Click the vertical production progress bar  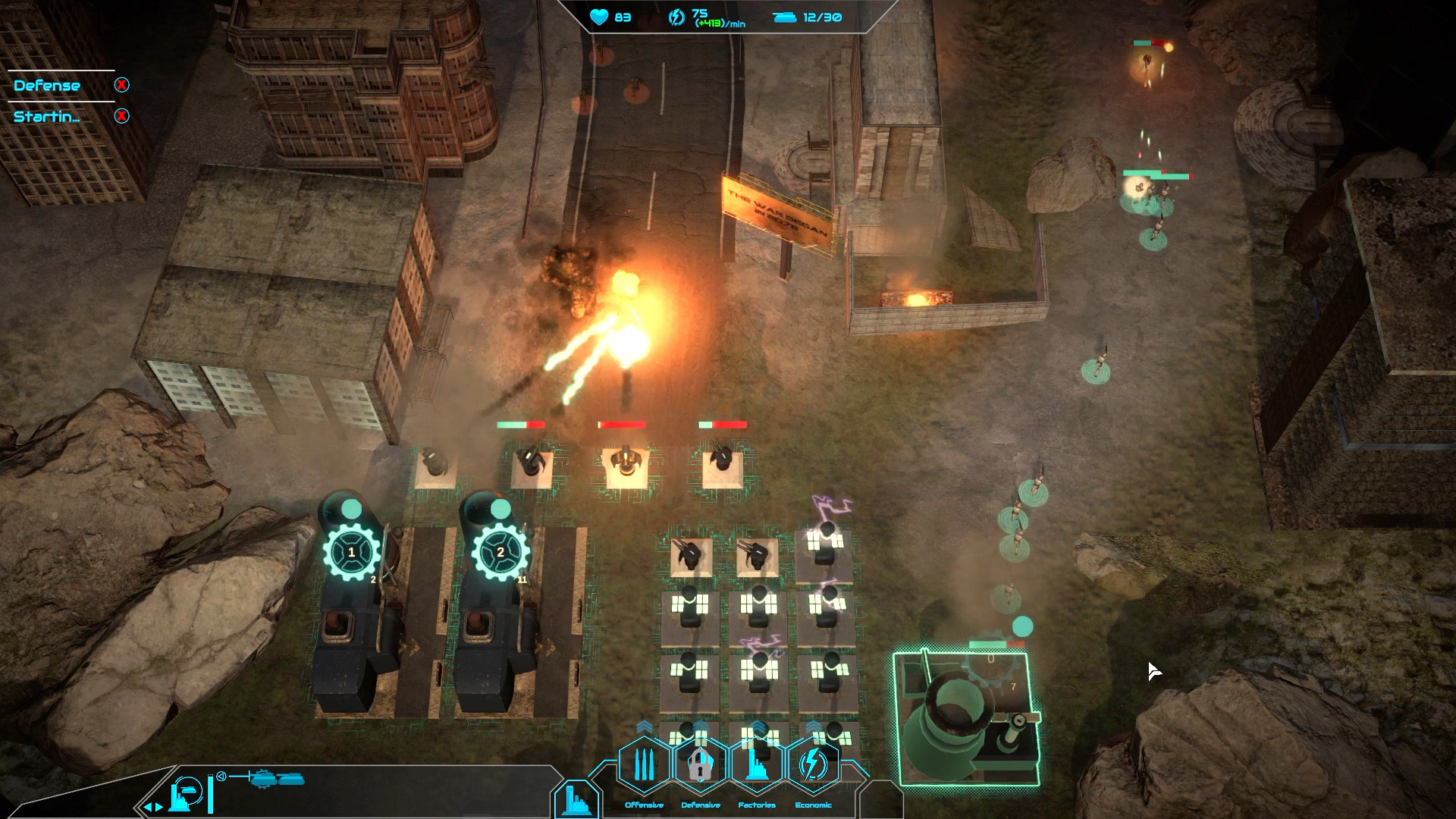(211, 795)
